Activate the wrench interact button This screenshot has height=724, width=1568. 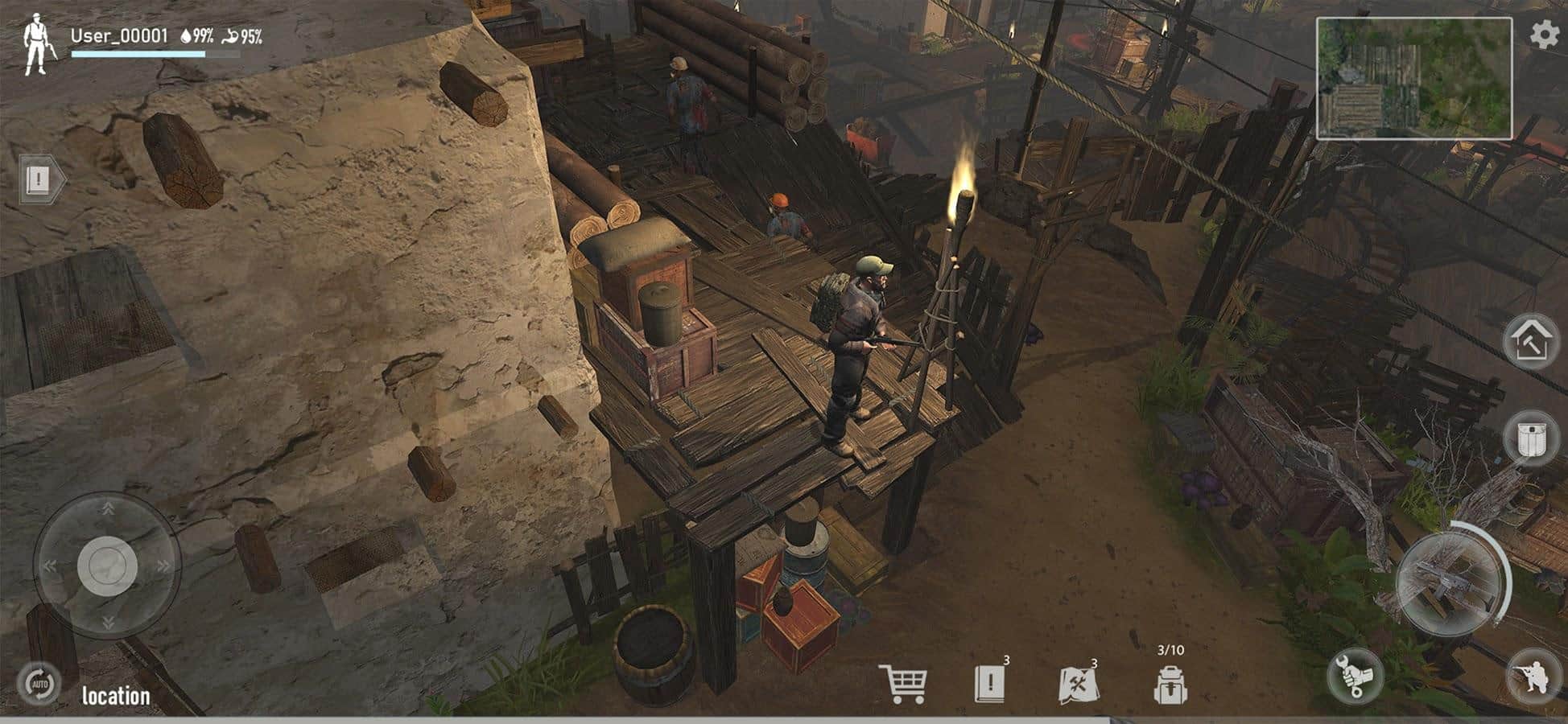pyautogui.click(x=1355, y=674)
